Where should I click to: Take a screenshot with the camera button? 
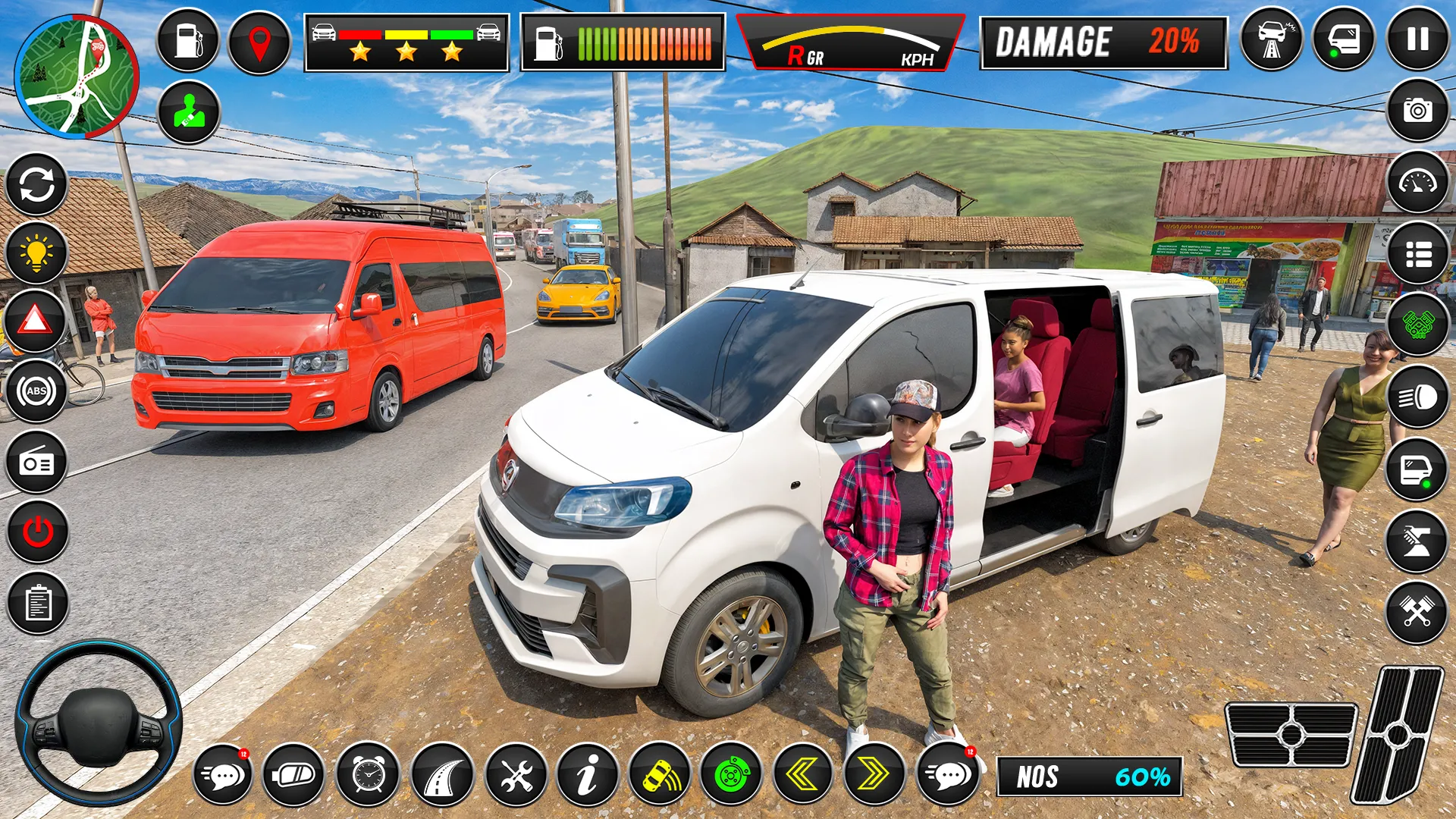point(1417,111)
